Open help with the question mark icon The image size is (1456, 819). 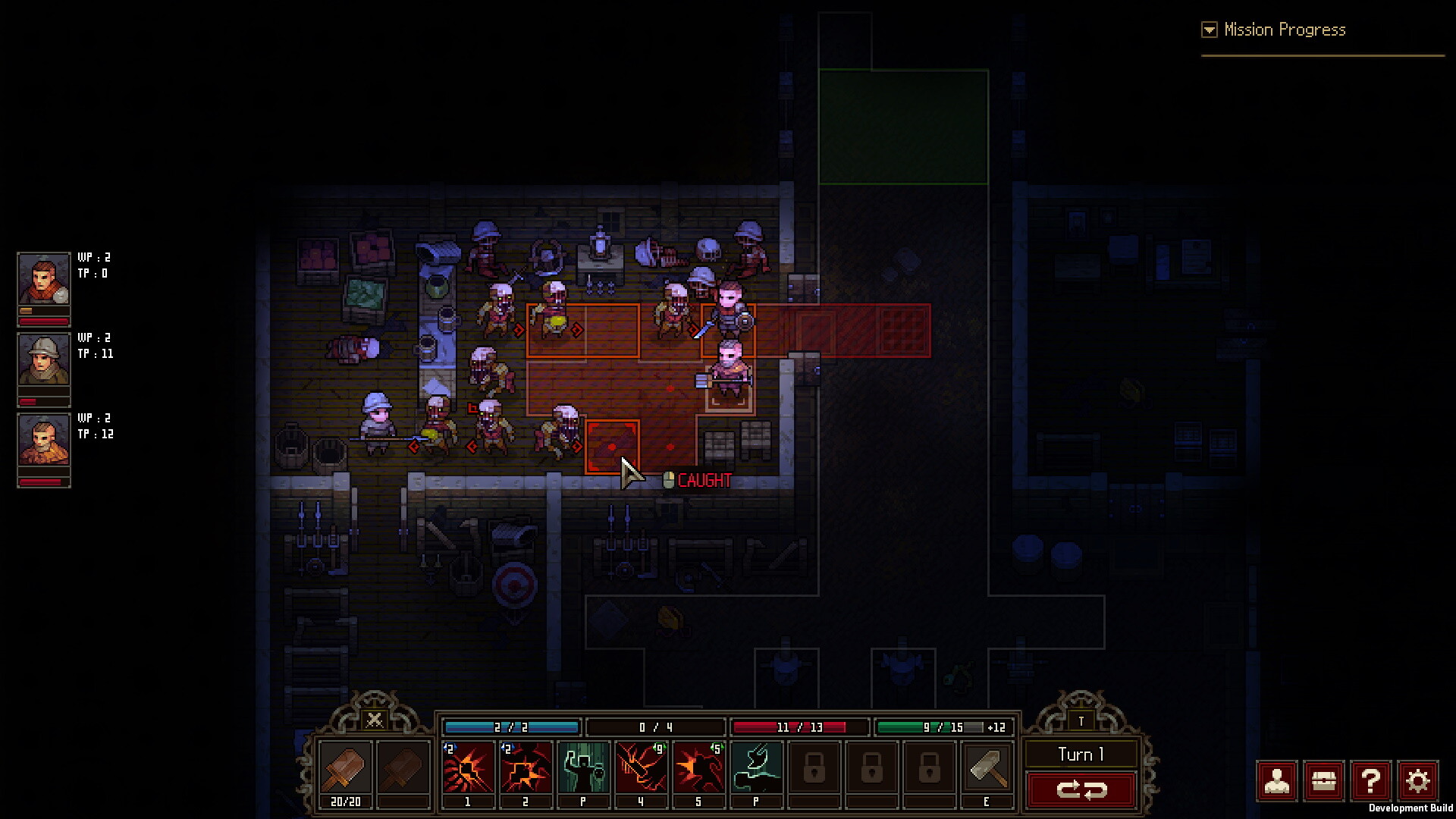[1371, 781]
